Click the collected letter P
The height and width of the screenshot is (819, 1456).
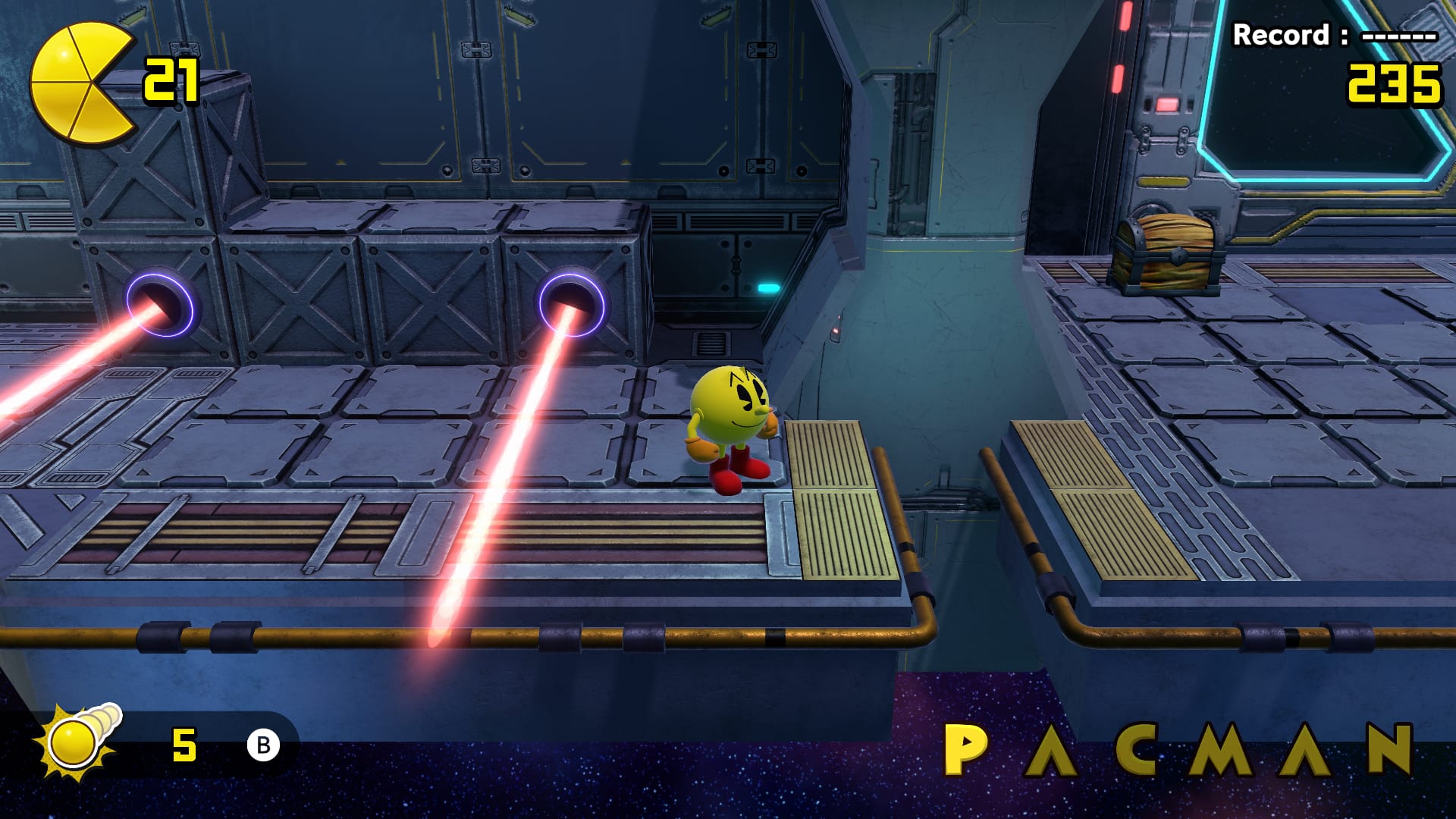964,749
